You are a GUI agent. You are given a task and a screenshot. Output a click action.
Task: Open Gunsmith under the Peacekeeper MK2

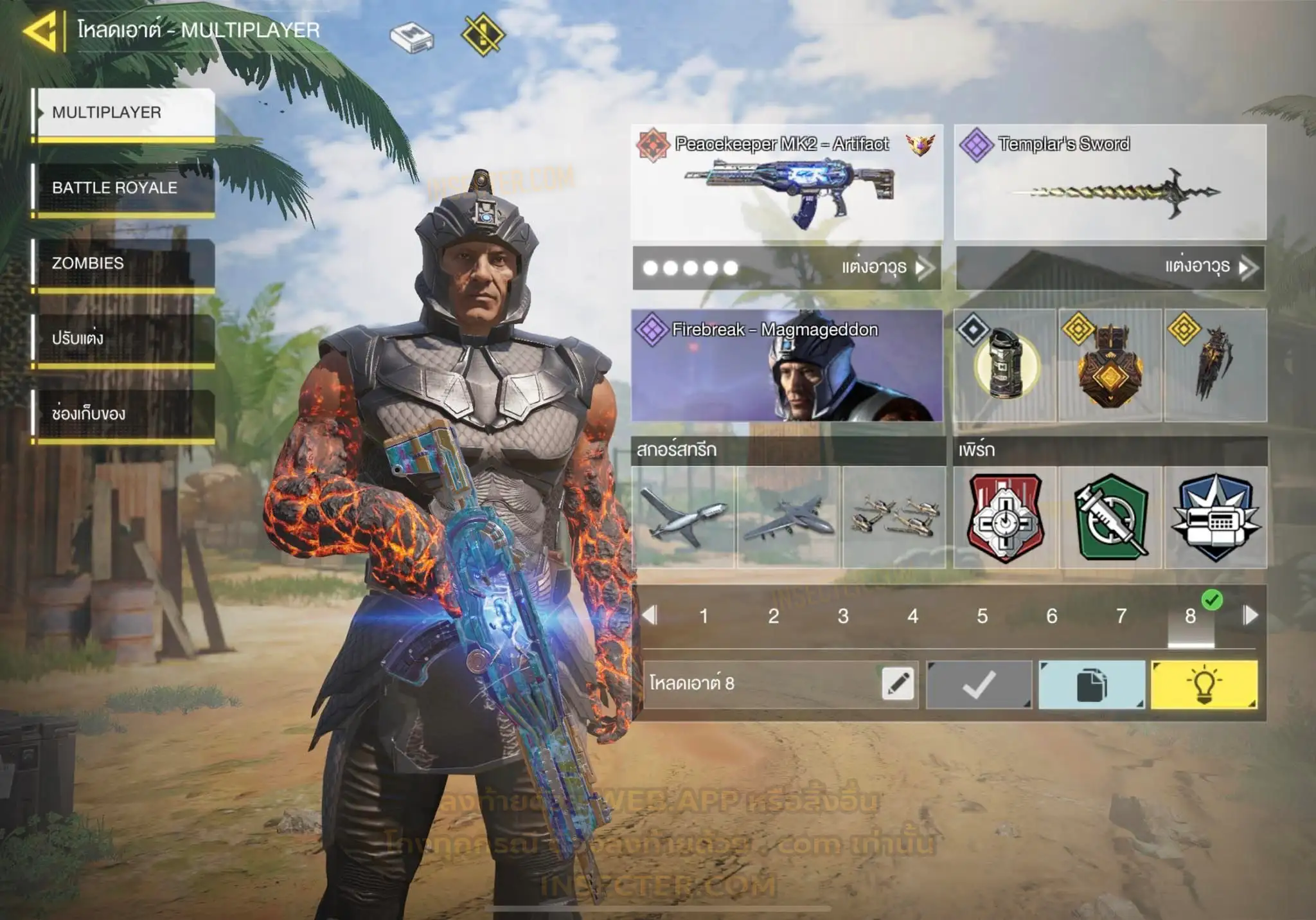(x=787, y=267)
